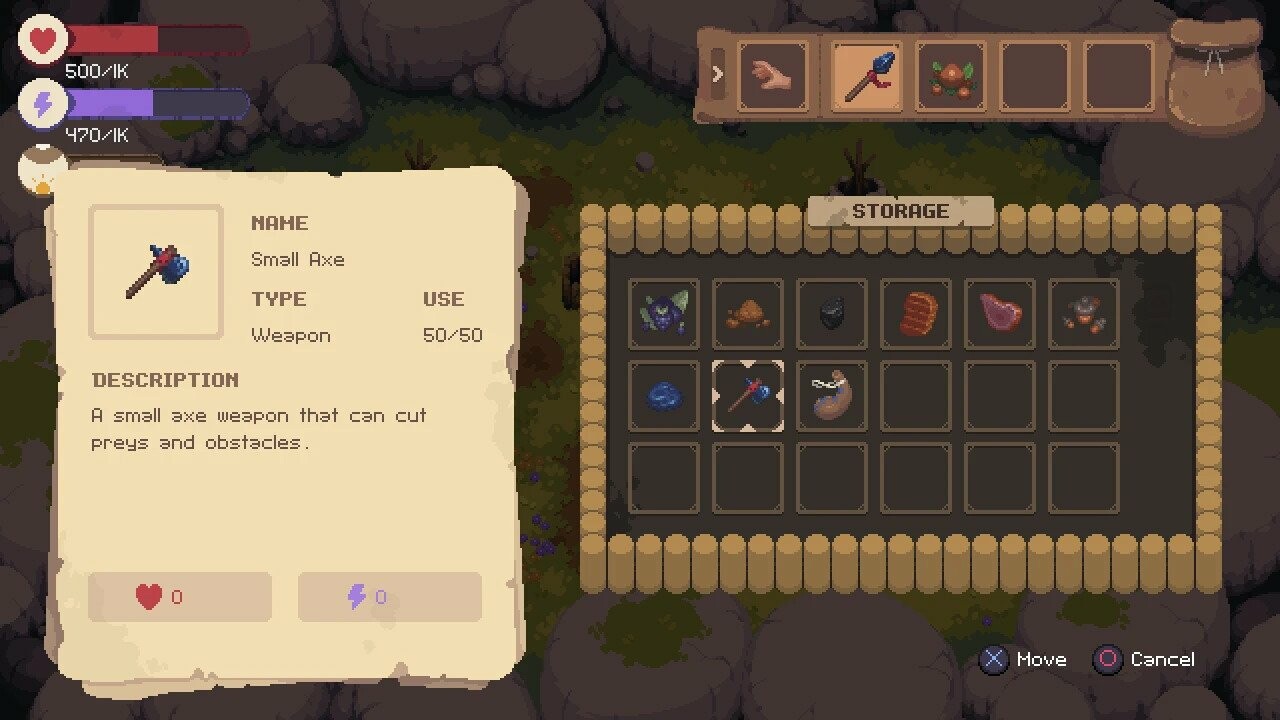Click the lightning icon beside the energy bar
The image size is (1280, 720).
coord(42,103)
